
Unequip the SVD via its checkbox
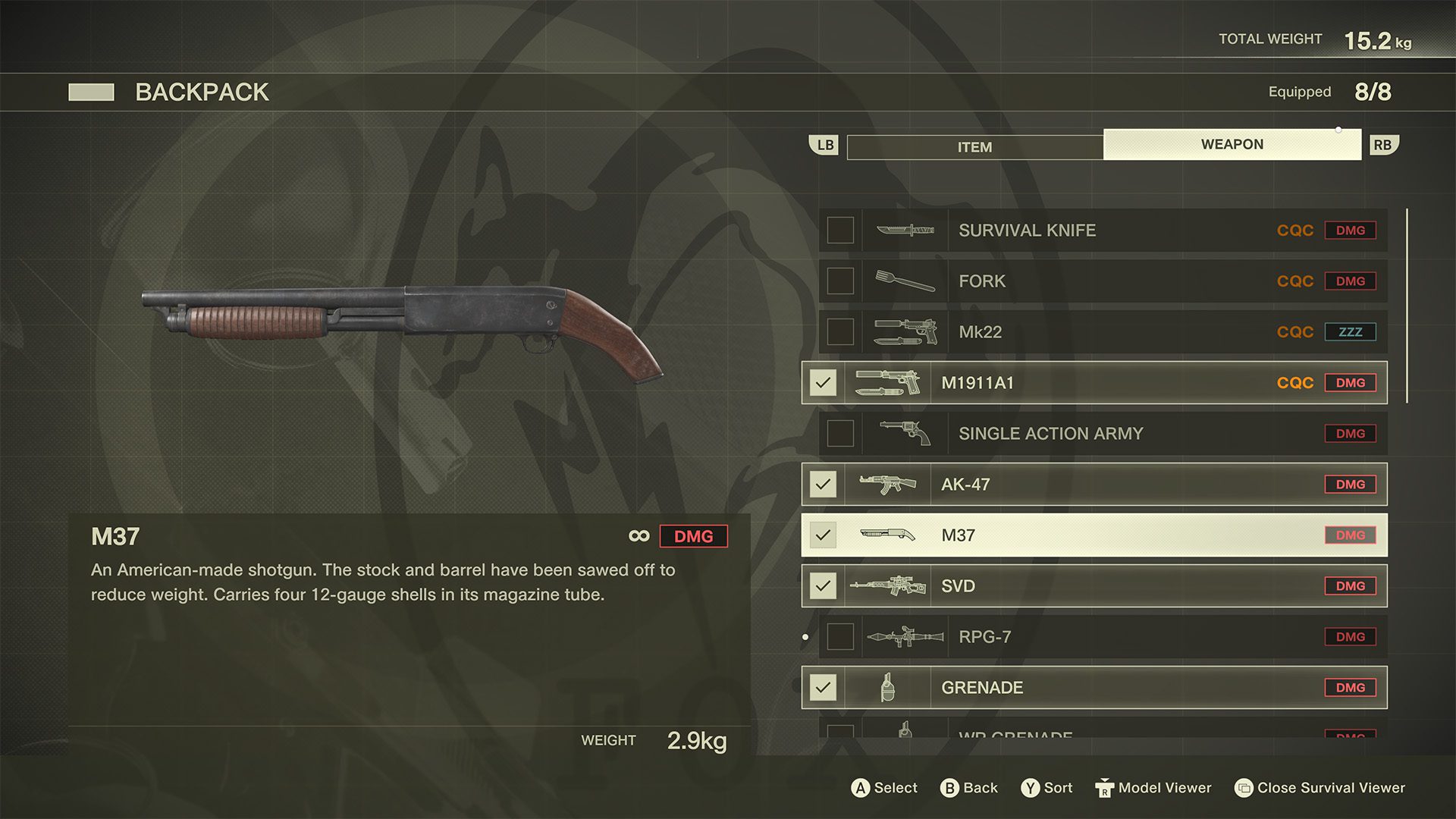click(x=823, y=585)
